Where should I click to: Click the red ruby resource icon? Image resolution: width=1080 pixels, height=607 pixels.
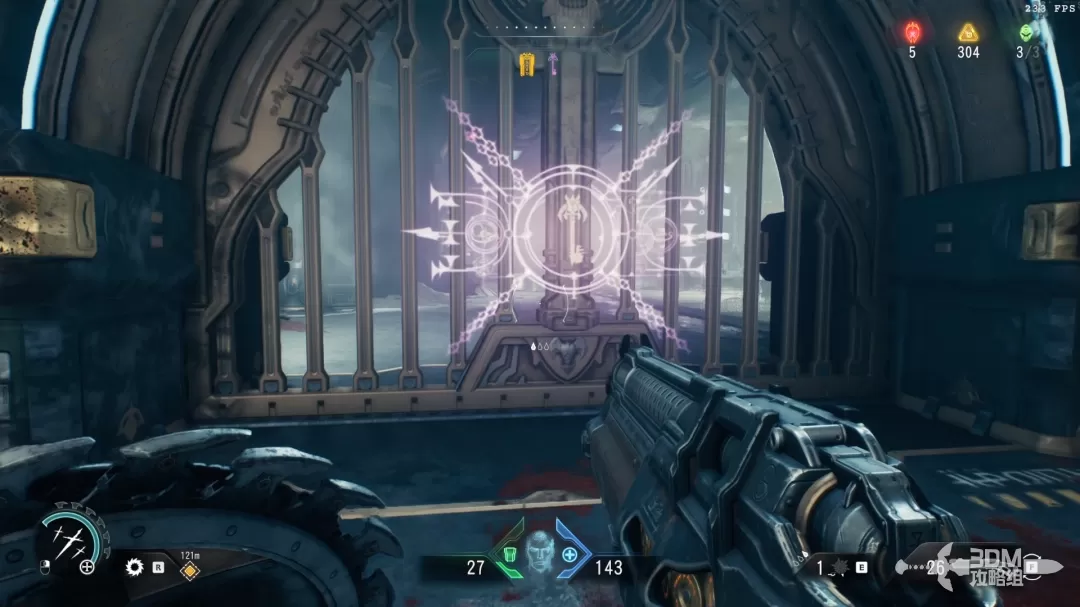(x=912, y=32)
